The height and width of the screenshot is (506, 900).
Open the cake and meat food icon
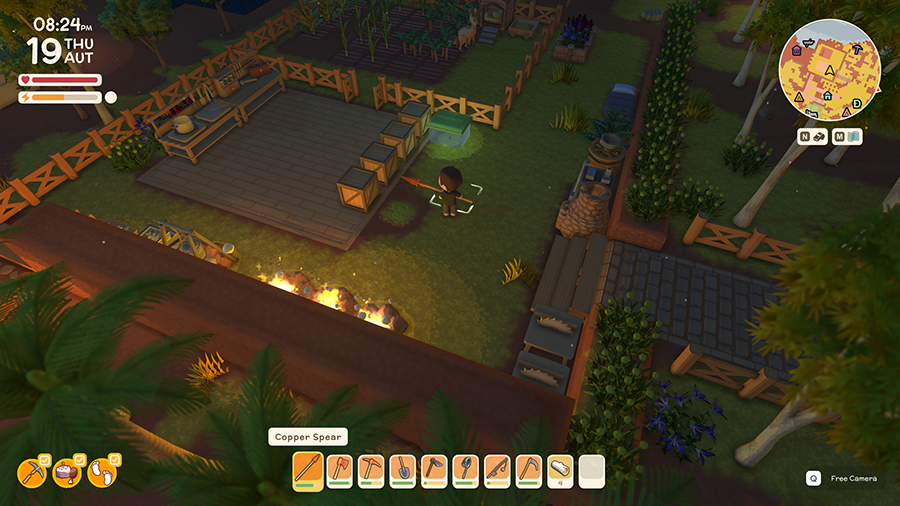click(67, 473)
